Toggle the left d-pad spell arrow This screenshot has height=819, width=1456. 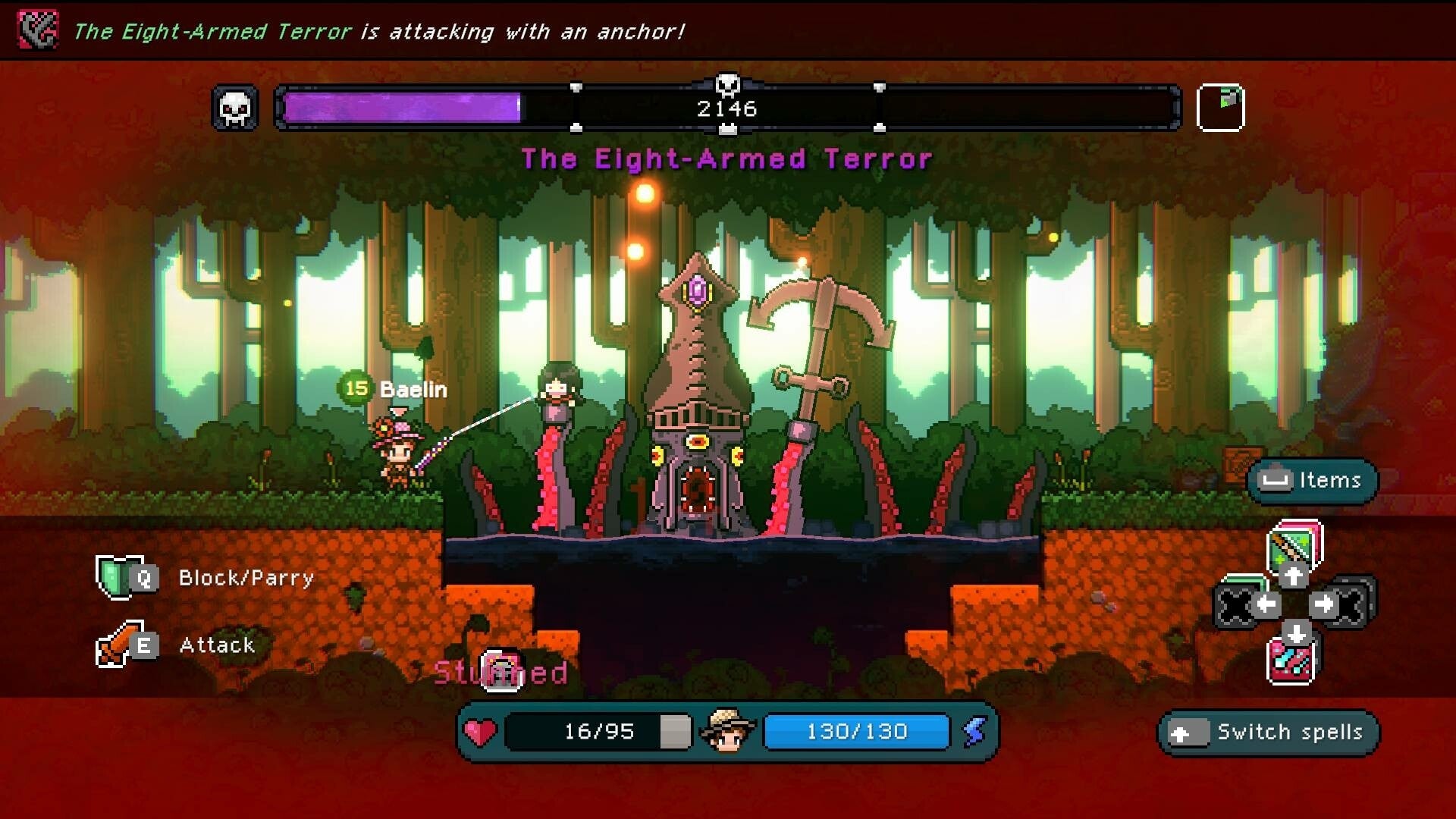(1267, 603)
